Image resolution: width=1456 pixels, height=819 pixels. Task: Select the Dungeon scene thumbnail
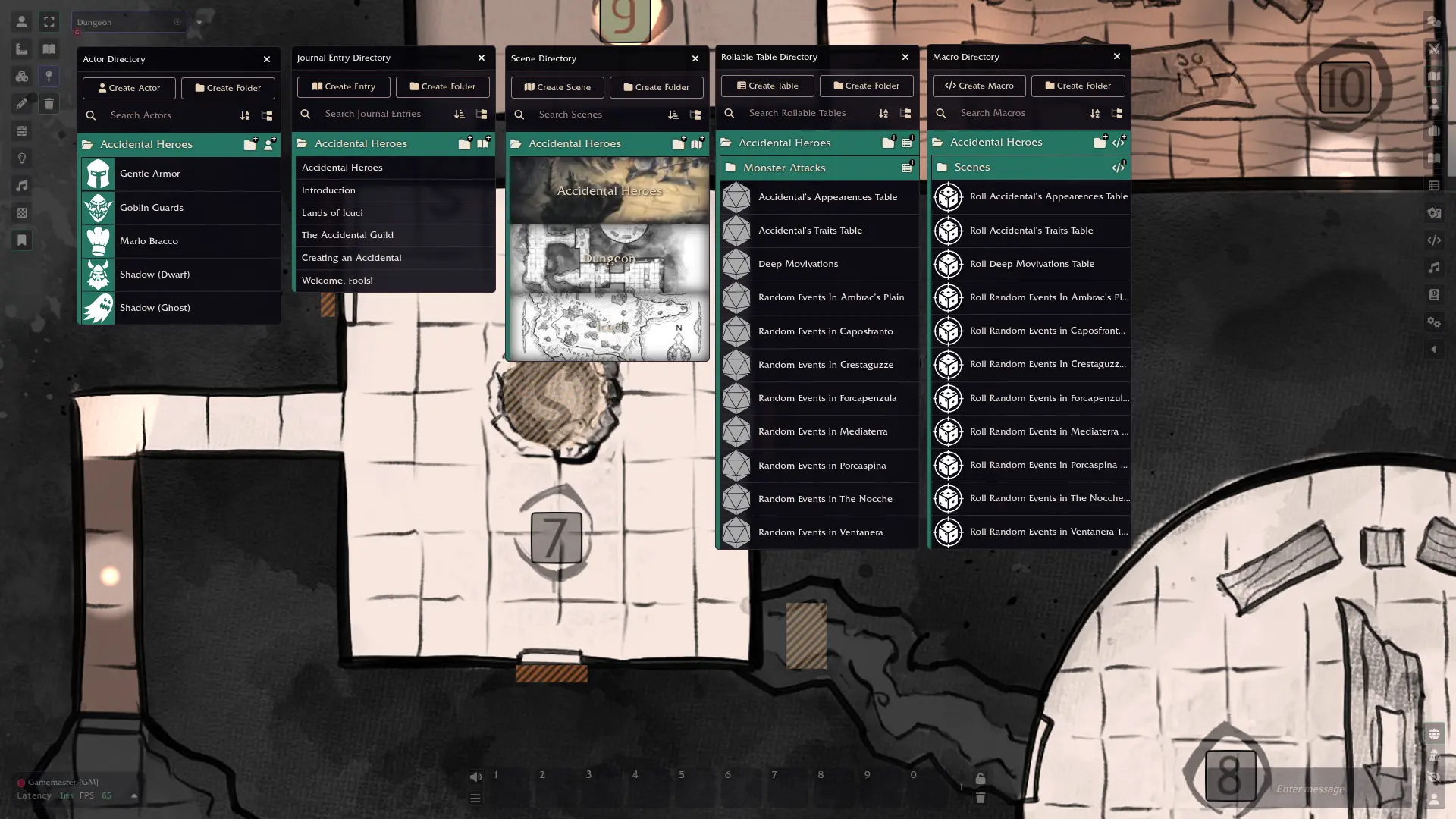609,259
